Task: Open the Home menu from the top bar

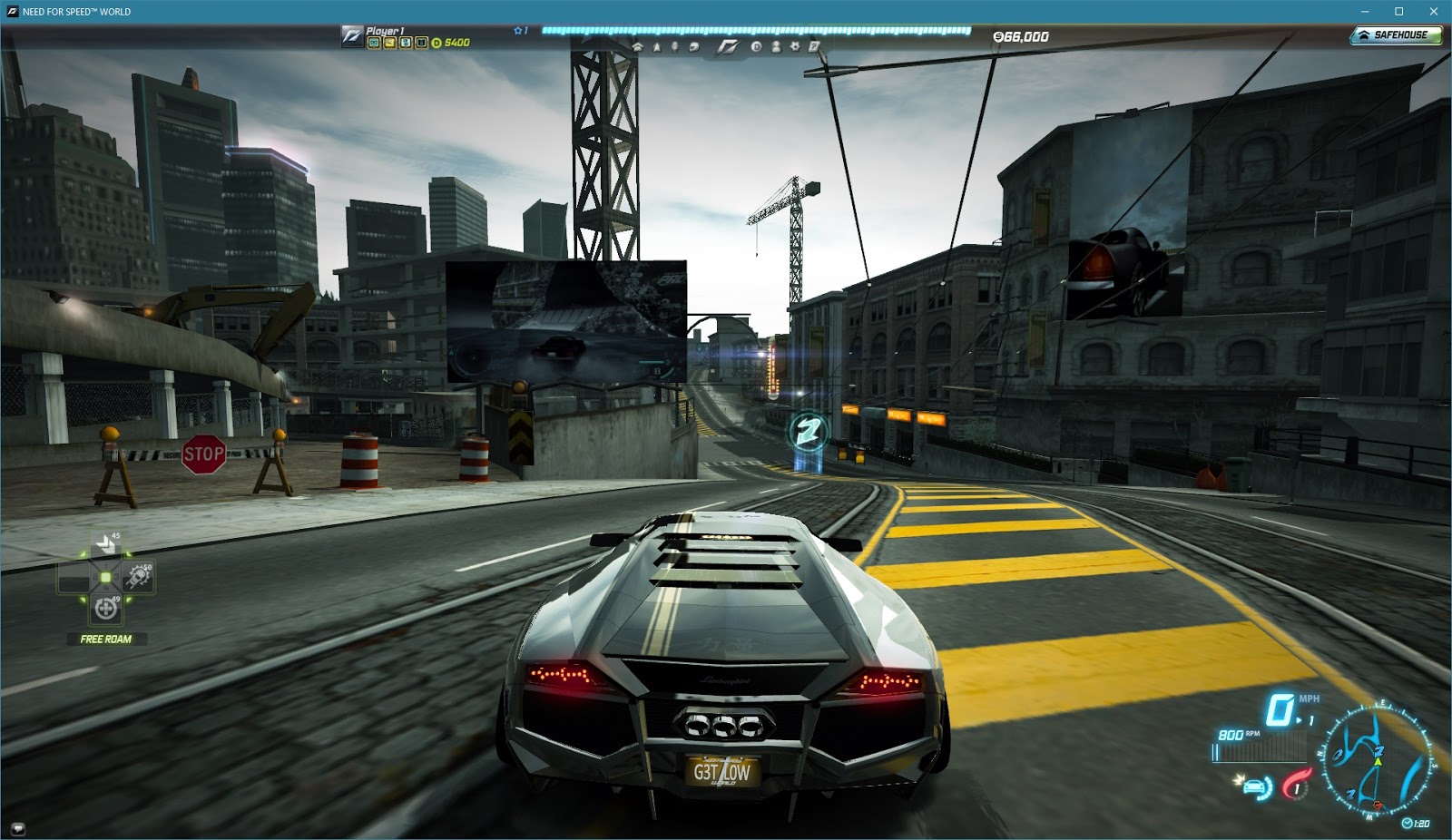Action: point(638,47)
